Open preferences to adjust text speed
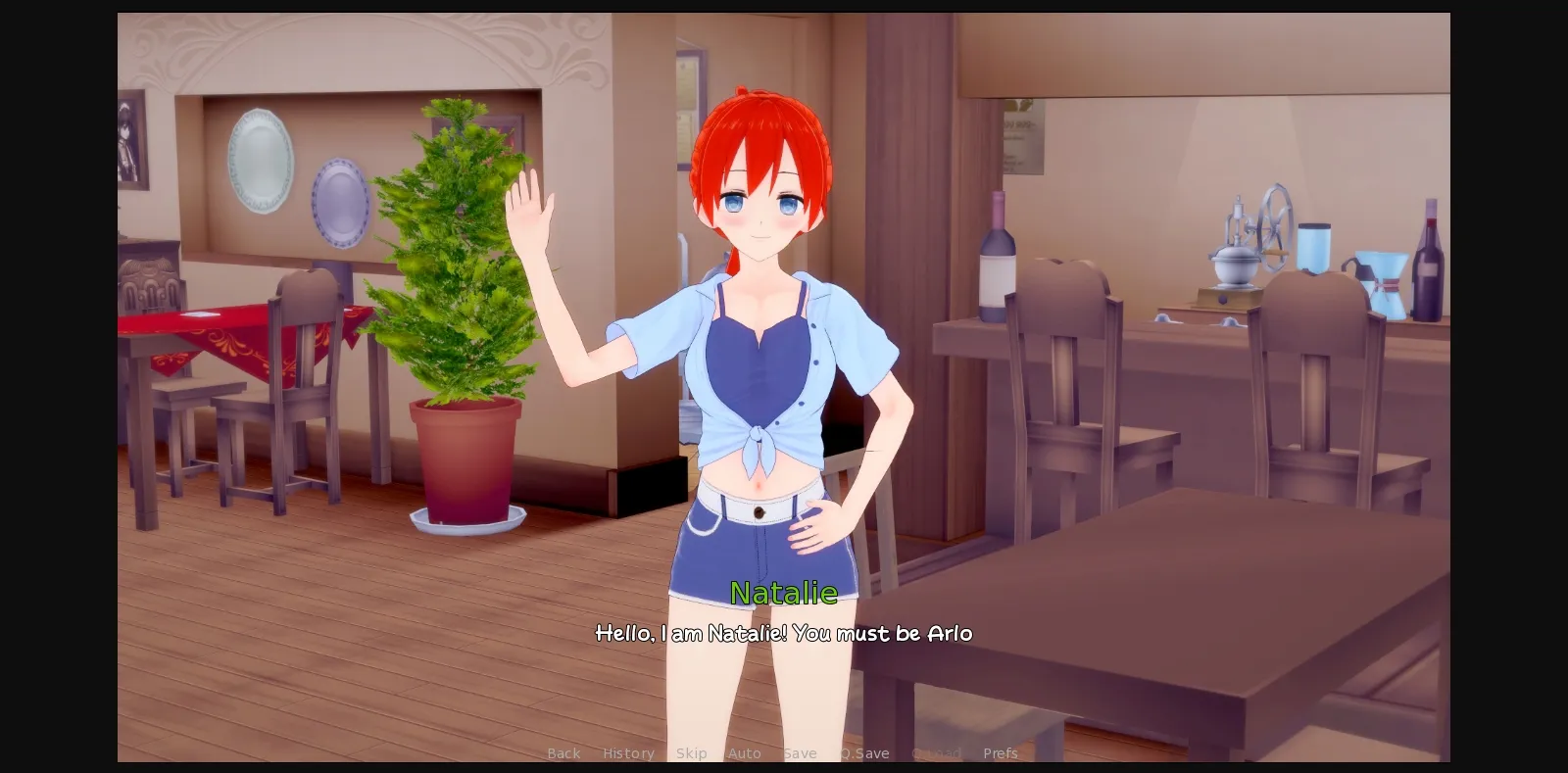 click(x=1000, y=753)
